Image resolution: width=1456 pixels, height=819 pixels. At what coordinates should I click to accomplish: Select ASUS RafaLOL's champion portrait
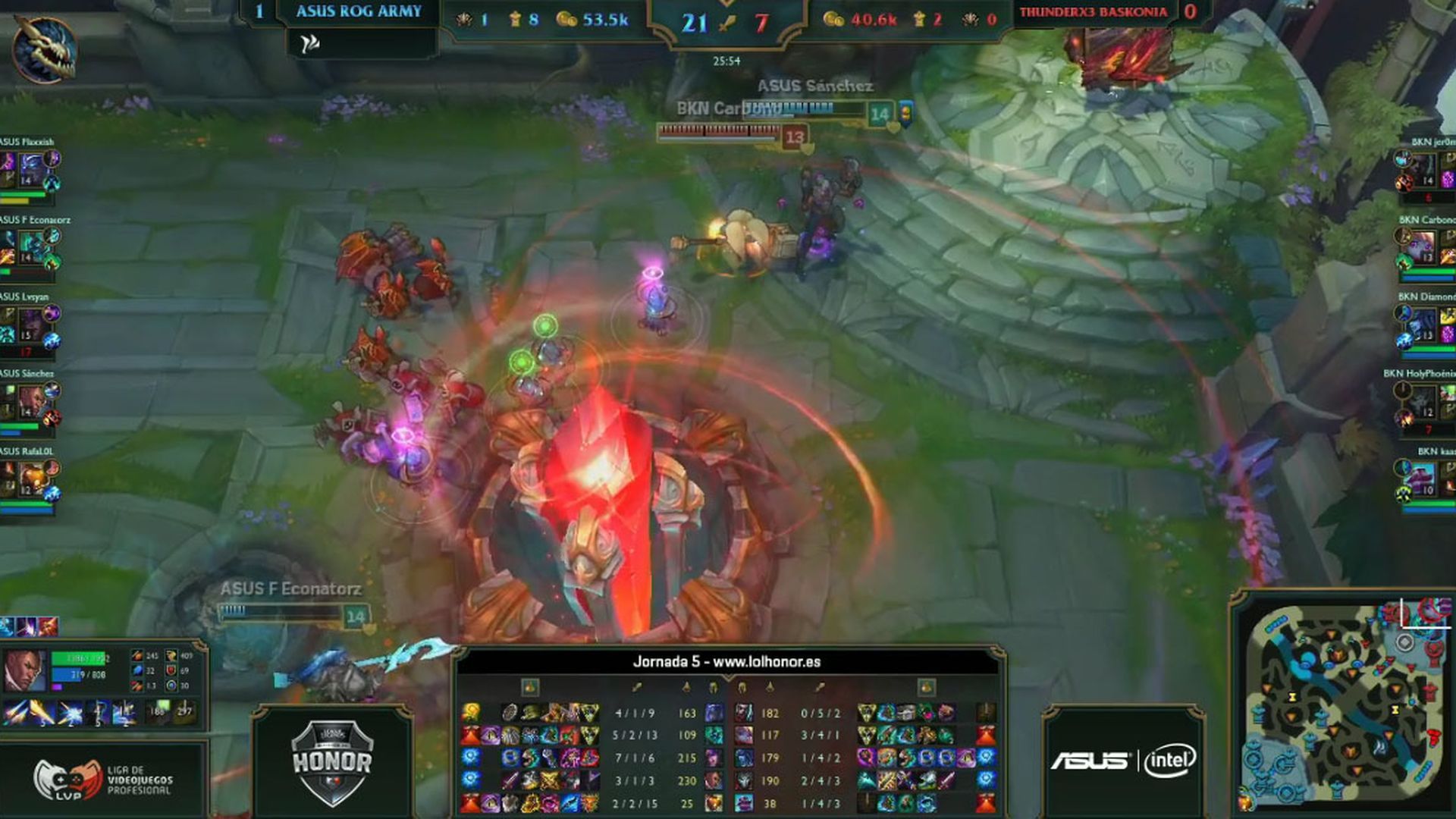coord(30,479)
